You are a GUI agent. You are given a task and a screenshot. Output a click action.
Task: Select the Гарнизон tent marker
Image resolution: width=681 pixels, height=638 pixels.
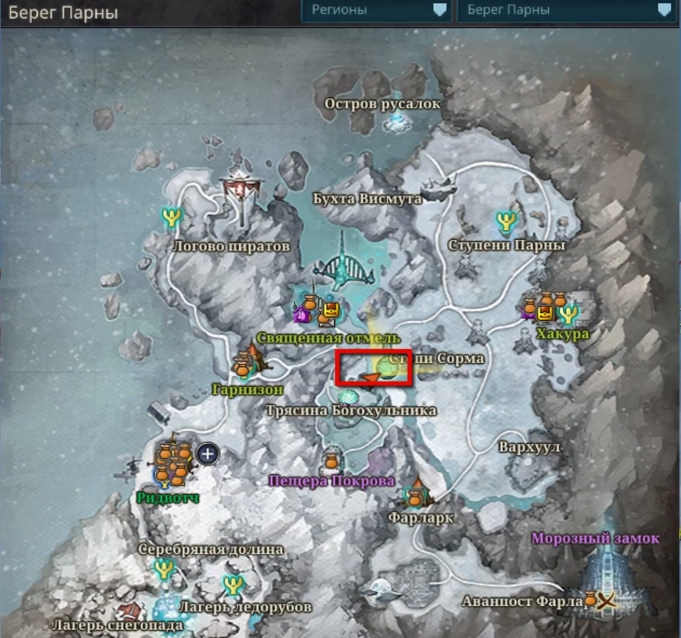coord(249,360)
